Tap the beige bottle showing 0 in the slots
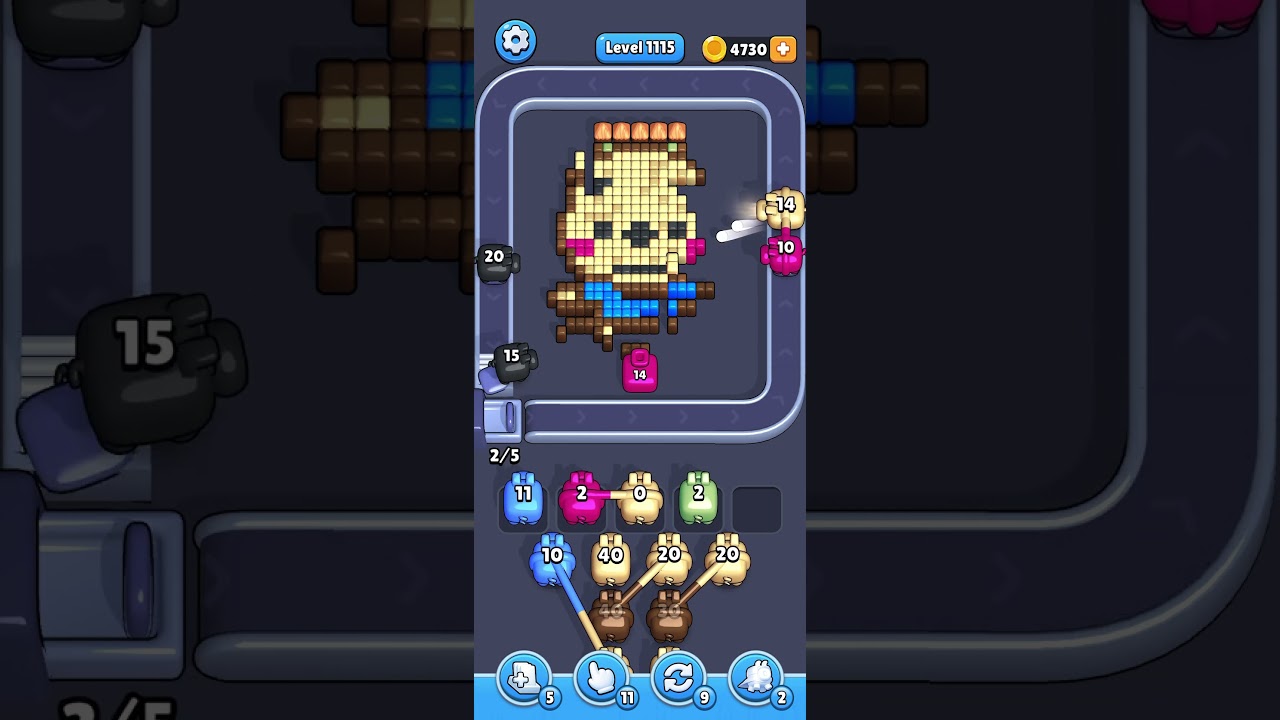Viewport: 1280px width, 720px height. coord(637,497)
